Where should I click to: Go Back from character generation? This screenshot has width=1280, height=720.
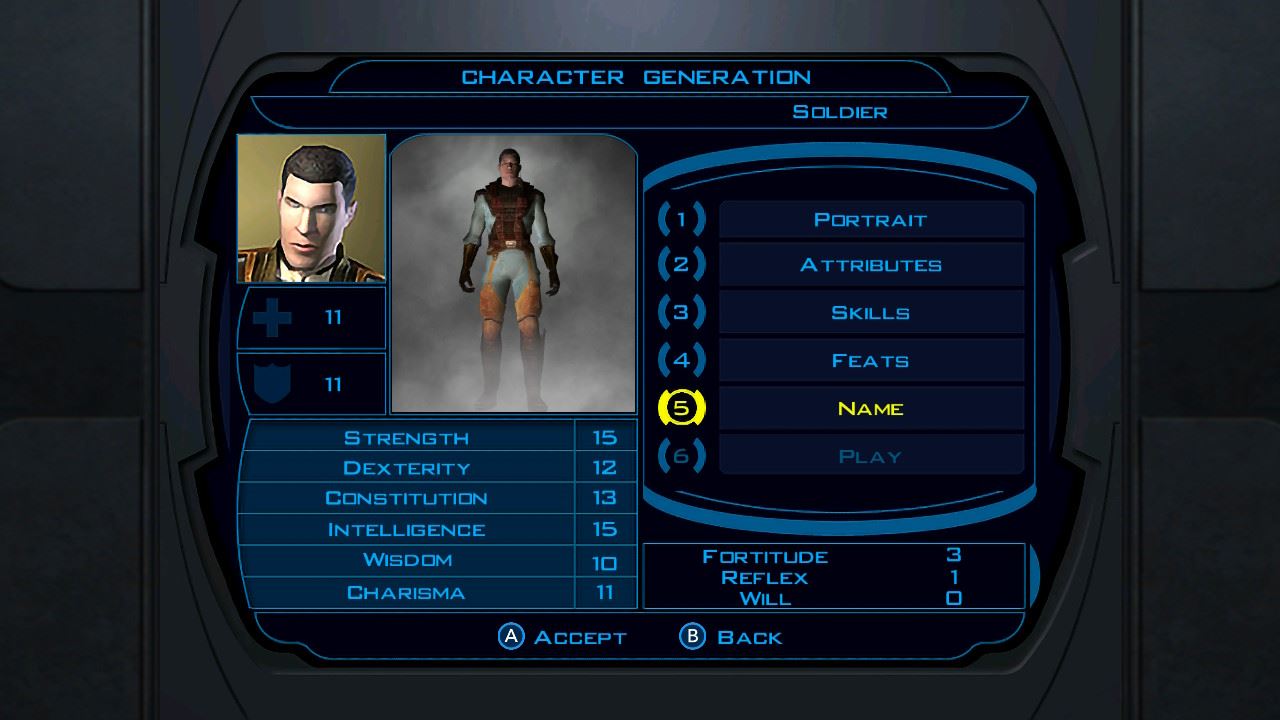pos(731,637)
